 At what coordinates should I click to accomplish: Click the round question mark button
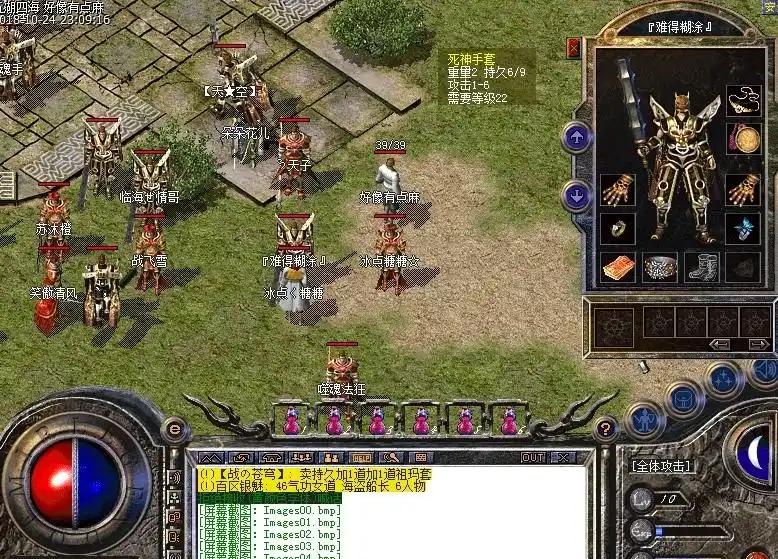pos(605,429)
